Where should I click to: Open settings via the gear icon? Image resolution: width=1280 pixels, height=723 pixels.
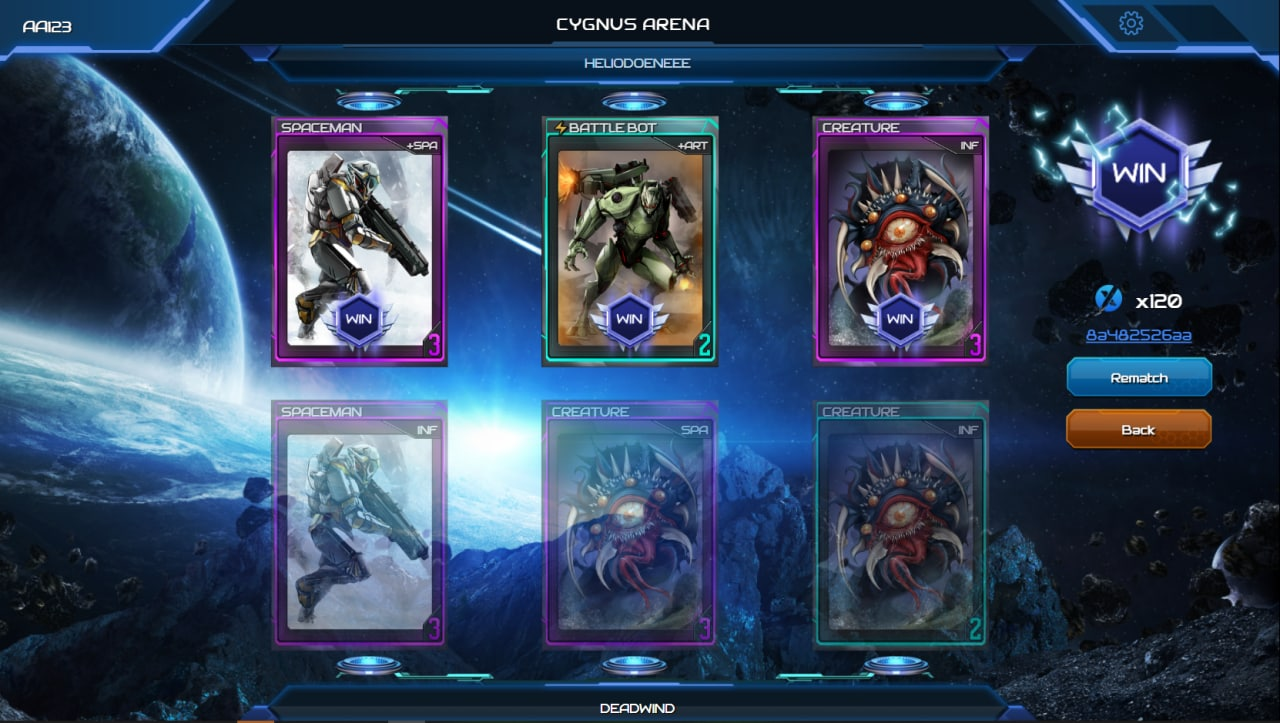tap(1131, 23)
